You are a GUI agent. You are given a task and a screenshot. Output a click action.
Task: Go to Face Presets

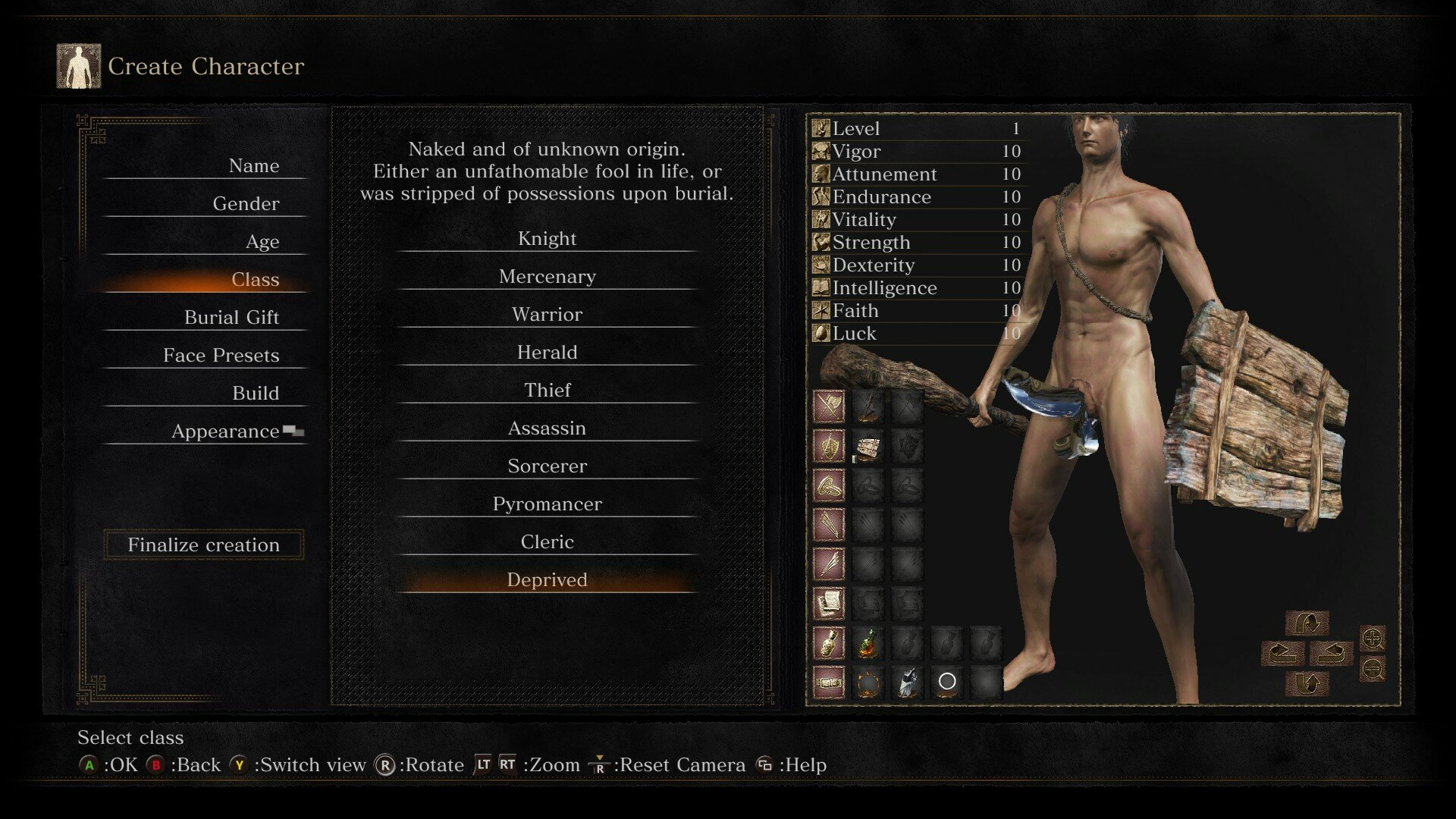[221, 356]
